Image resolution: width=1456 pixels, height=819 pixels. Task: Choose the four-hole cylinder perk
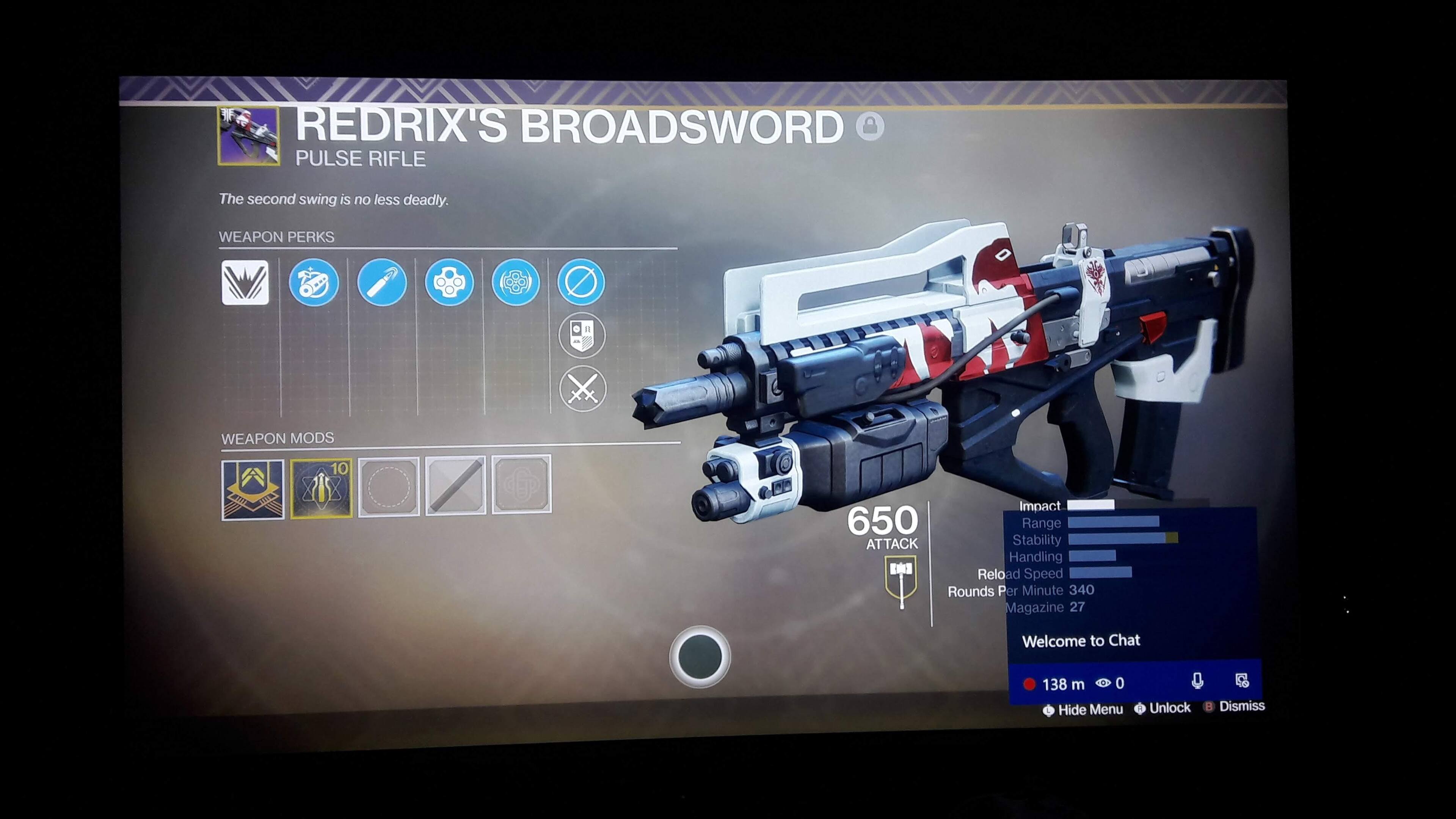449,282
